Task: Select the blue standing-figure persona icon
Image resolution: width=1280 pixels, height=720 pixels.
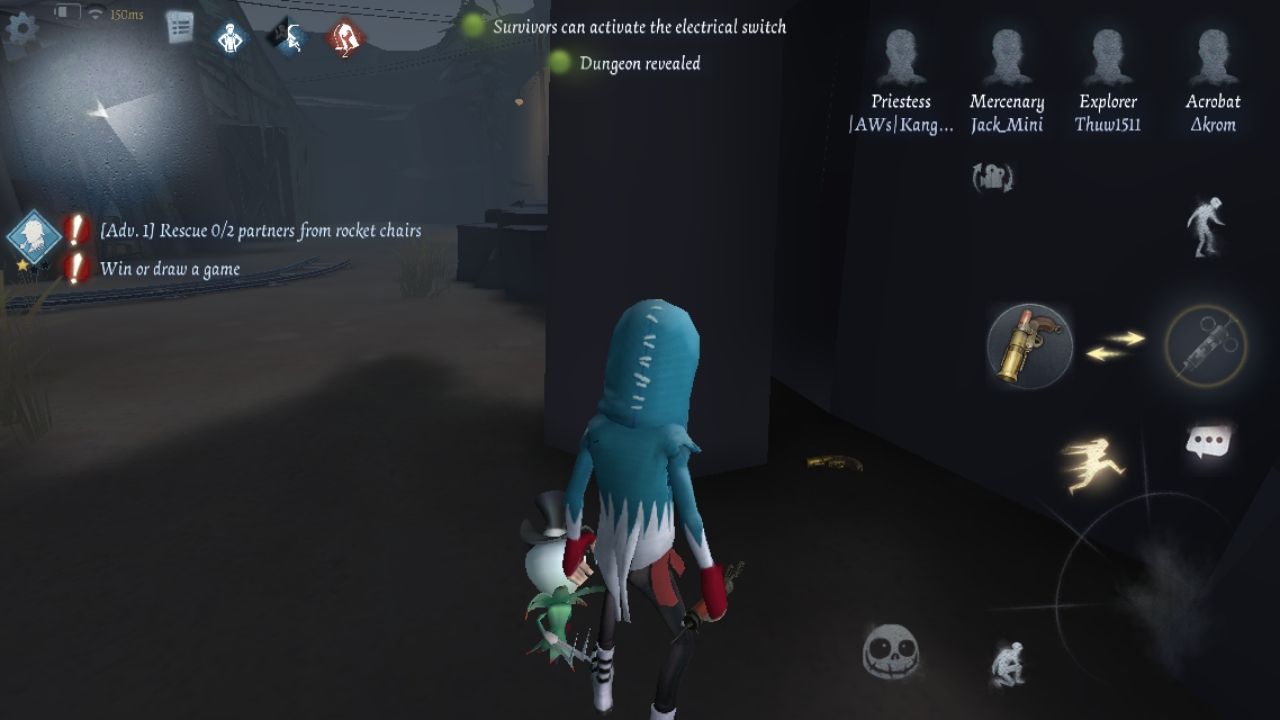Action: coord(231,38)
